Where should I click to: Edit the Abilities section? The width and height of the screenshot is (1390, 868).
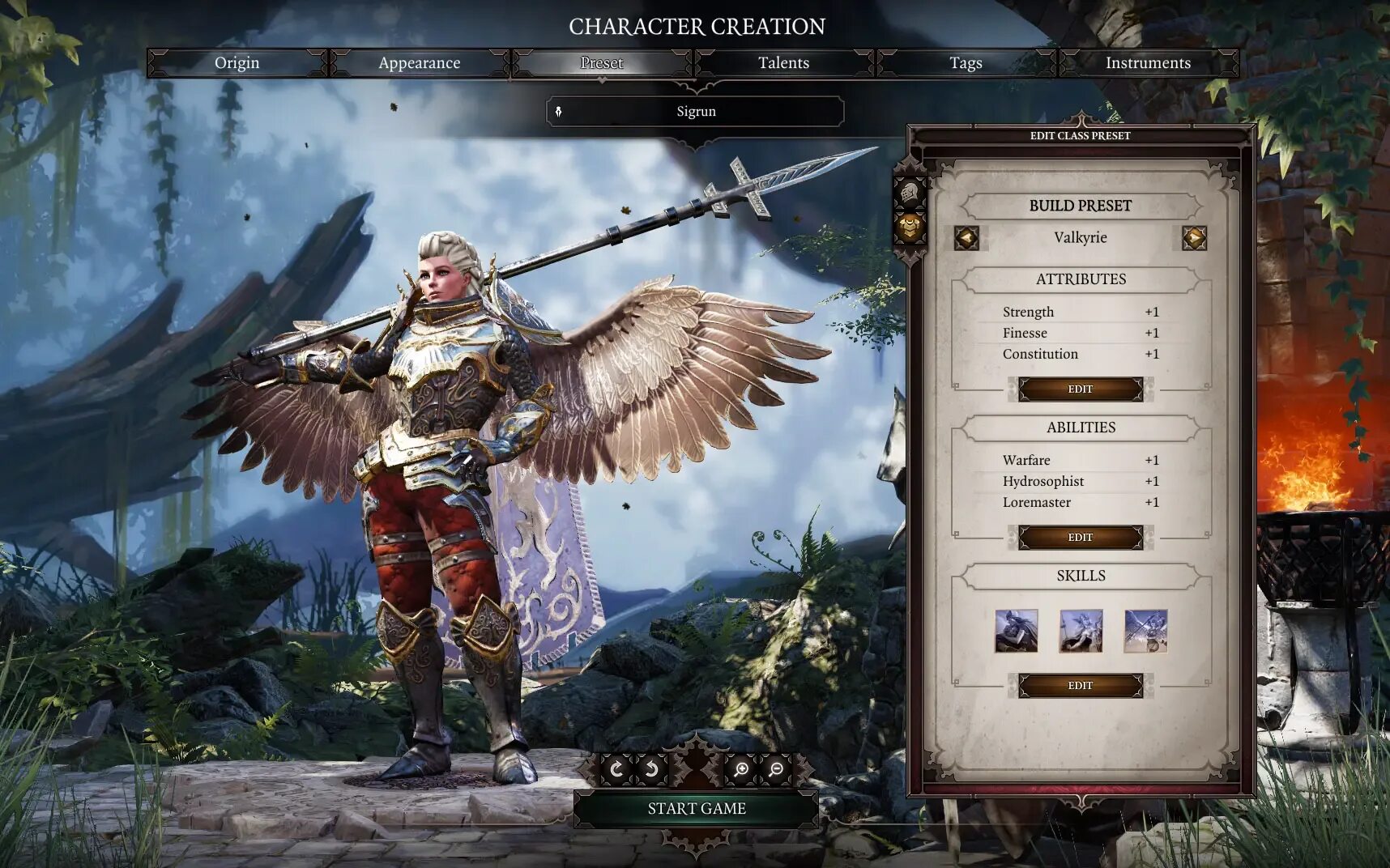click(1080, 538)
